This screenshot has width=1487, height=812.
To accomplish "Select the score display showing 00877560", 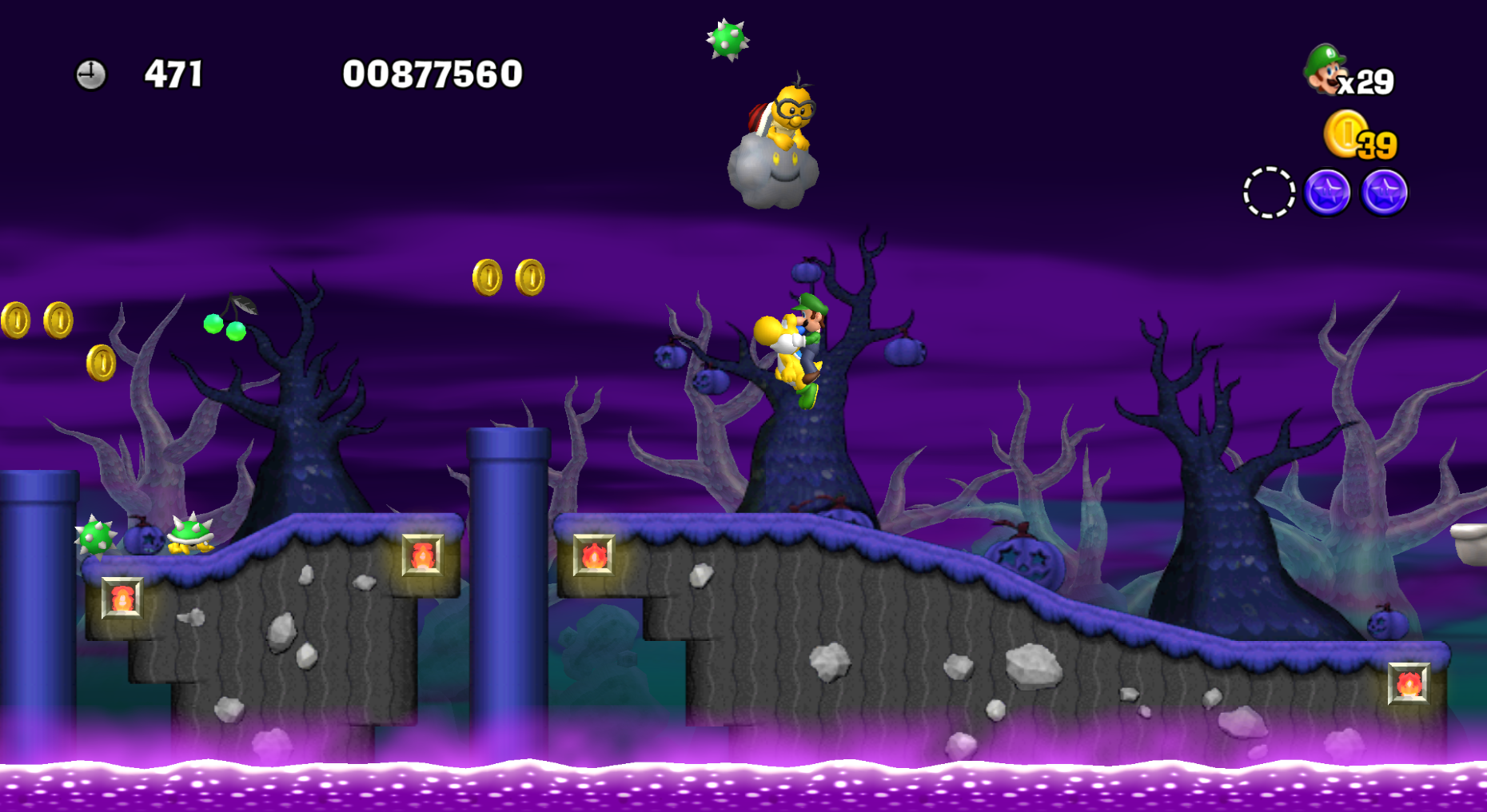I will (x=432, y=75).
